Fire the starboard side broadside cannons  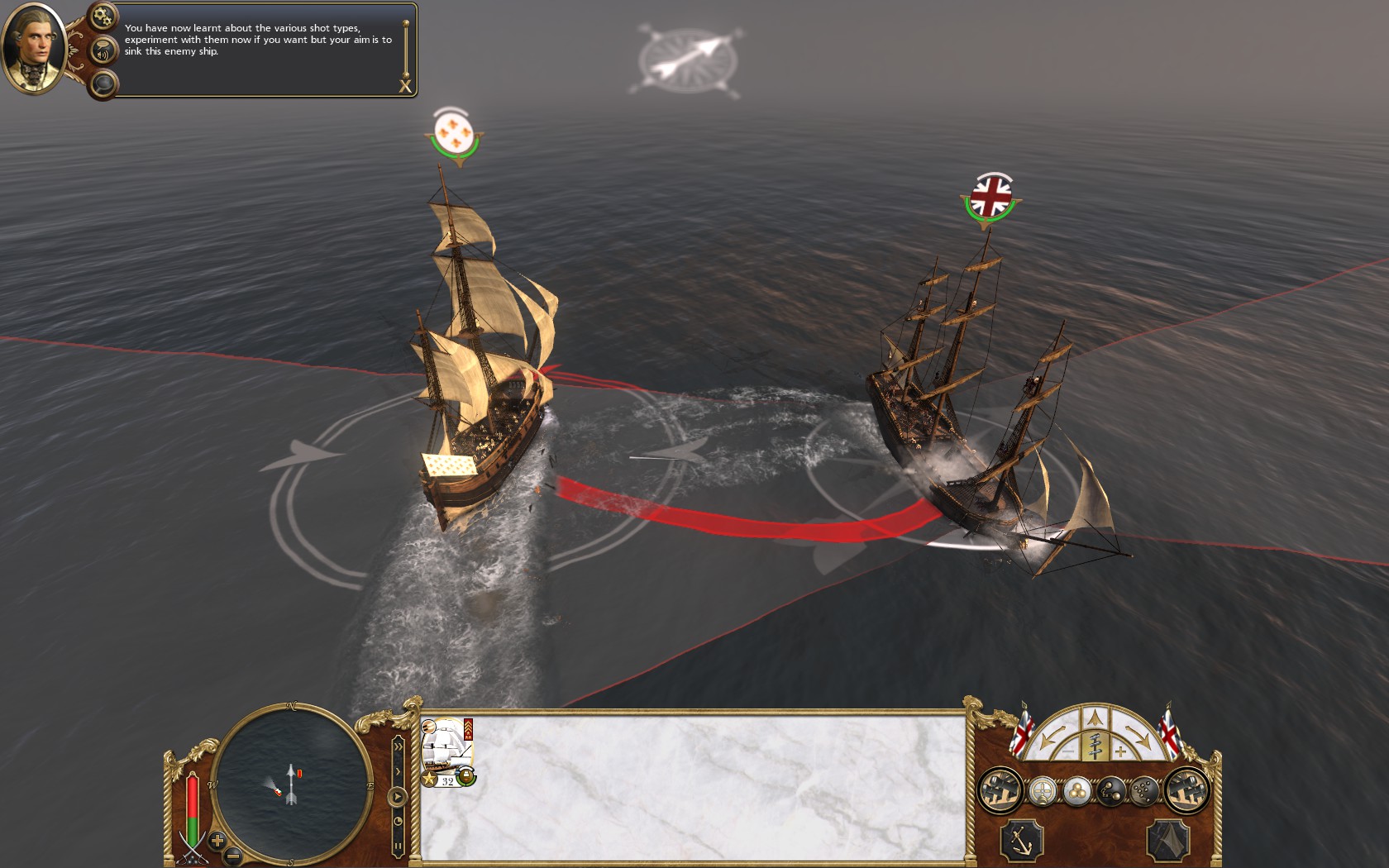click(x=1187, y=790)
